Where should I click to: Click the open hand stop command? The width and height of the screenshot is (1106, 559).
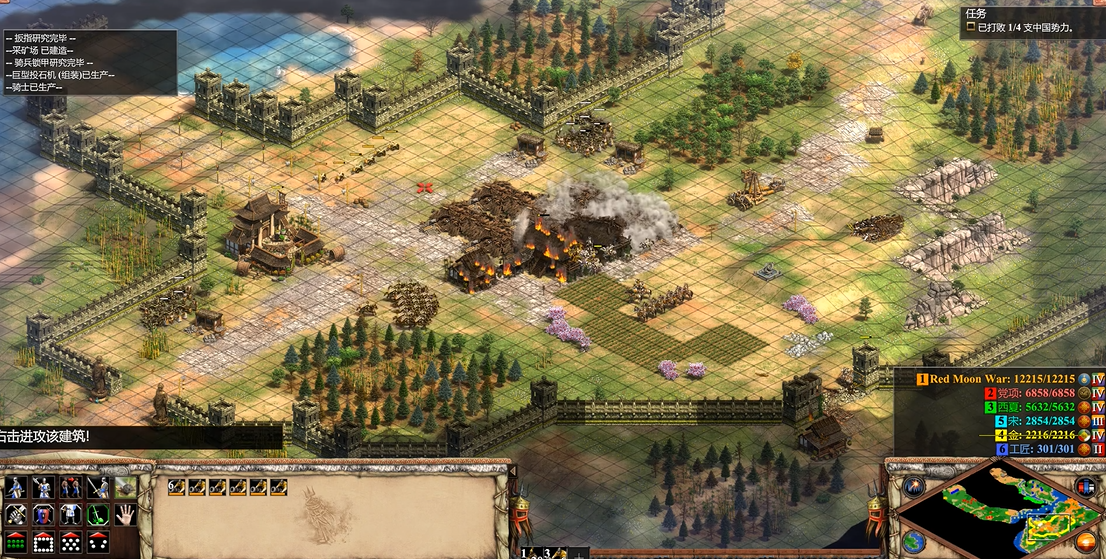[125, 515]
